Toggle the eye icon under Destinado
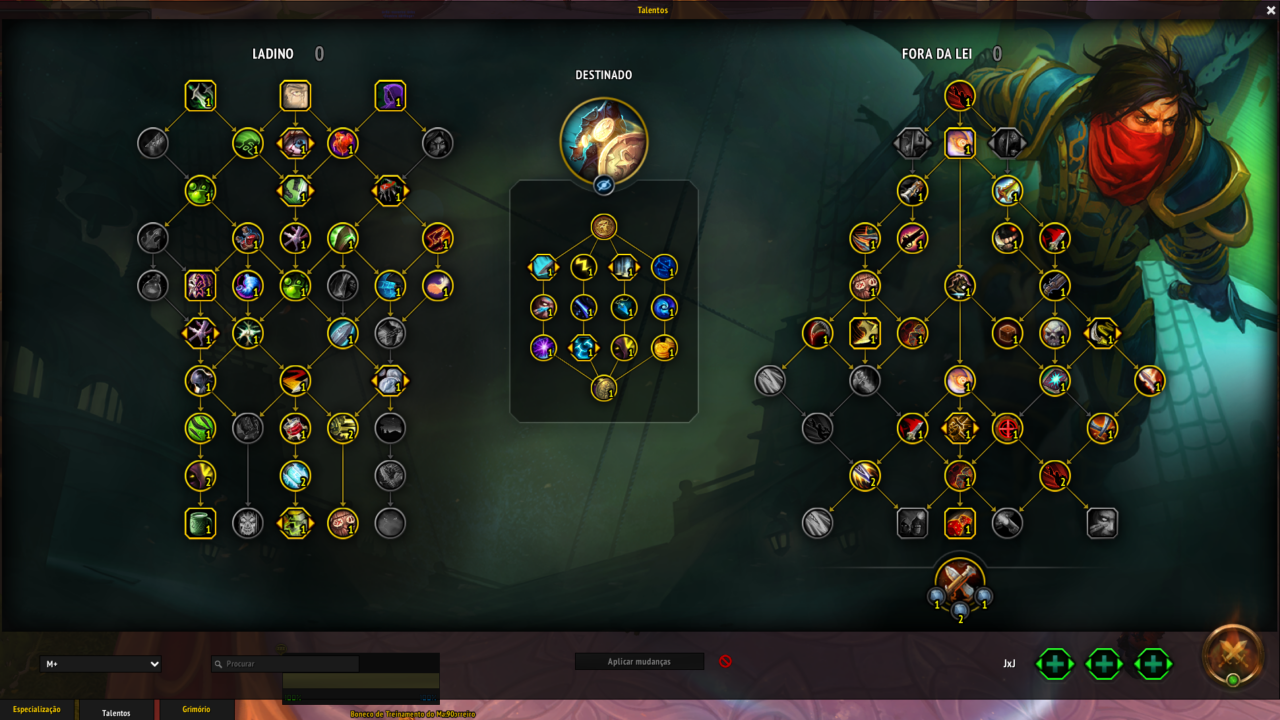Screen dimensions: 1280x720 [x=604, y=185]
